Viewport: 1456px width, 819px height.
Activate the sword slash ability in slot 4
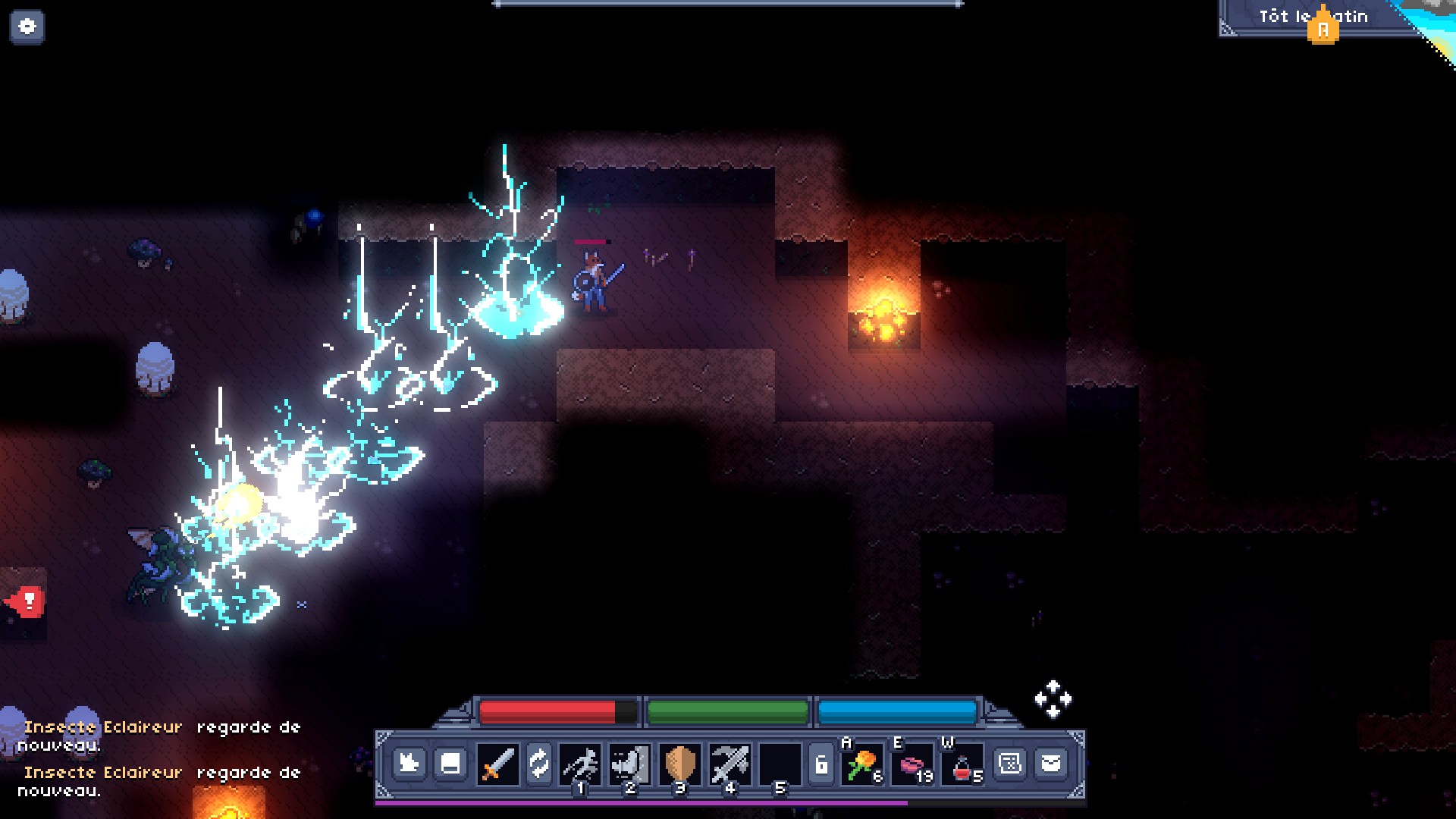pos(730,764)
